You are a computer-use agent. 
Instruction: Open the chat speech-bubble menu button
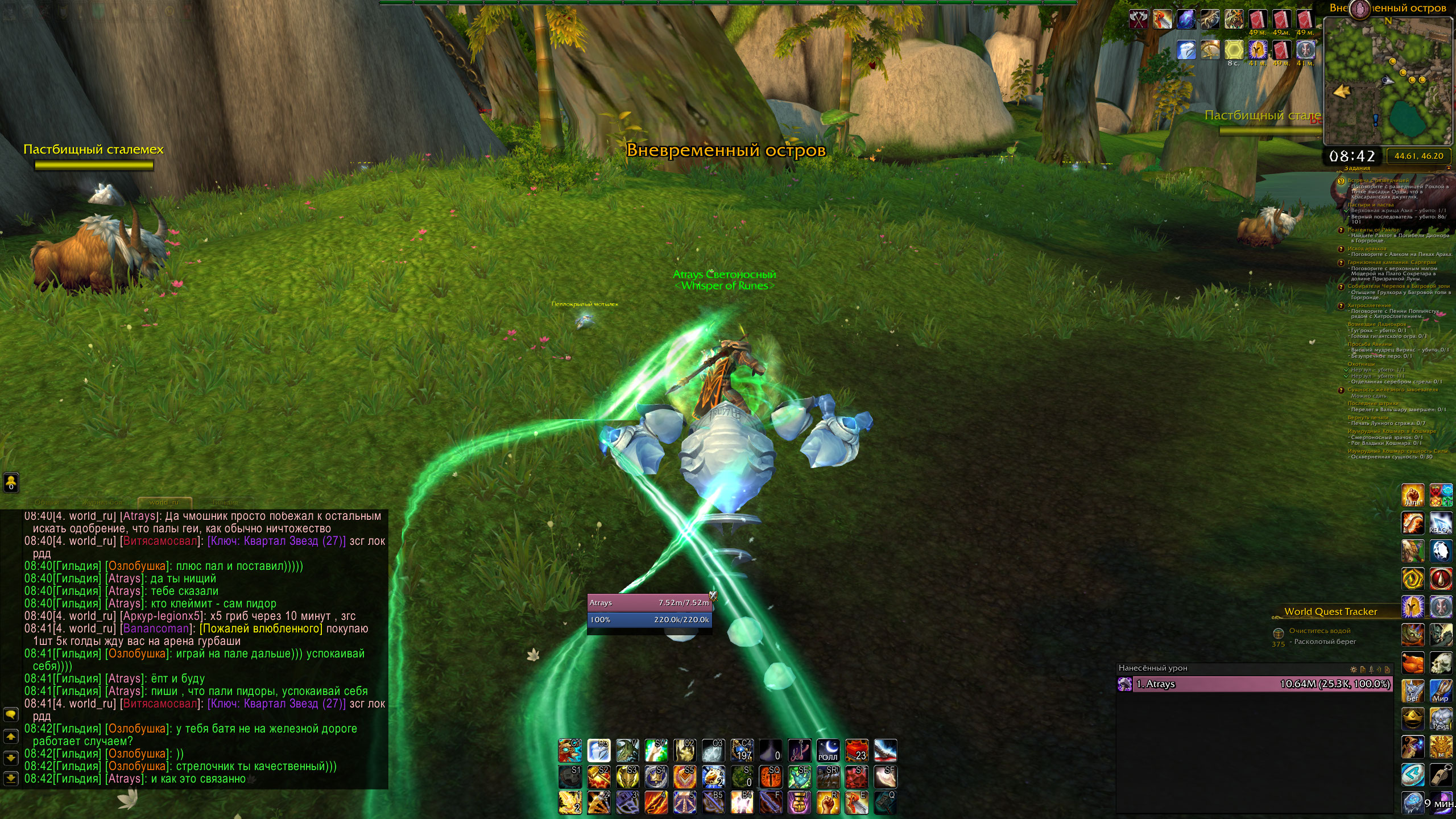coord(11,714)
